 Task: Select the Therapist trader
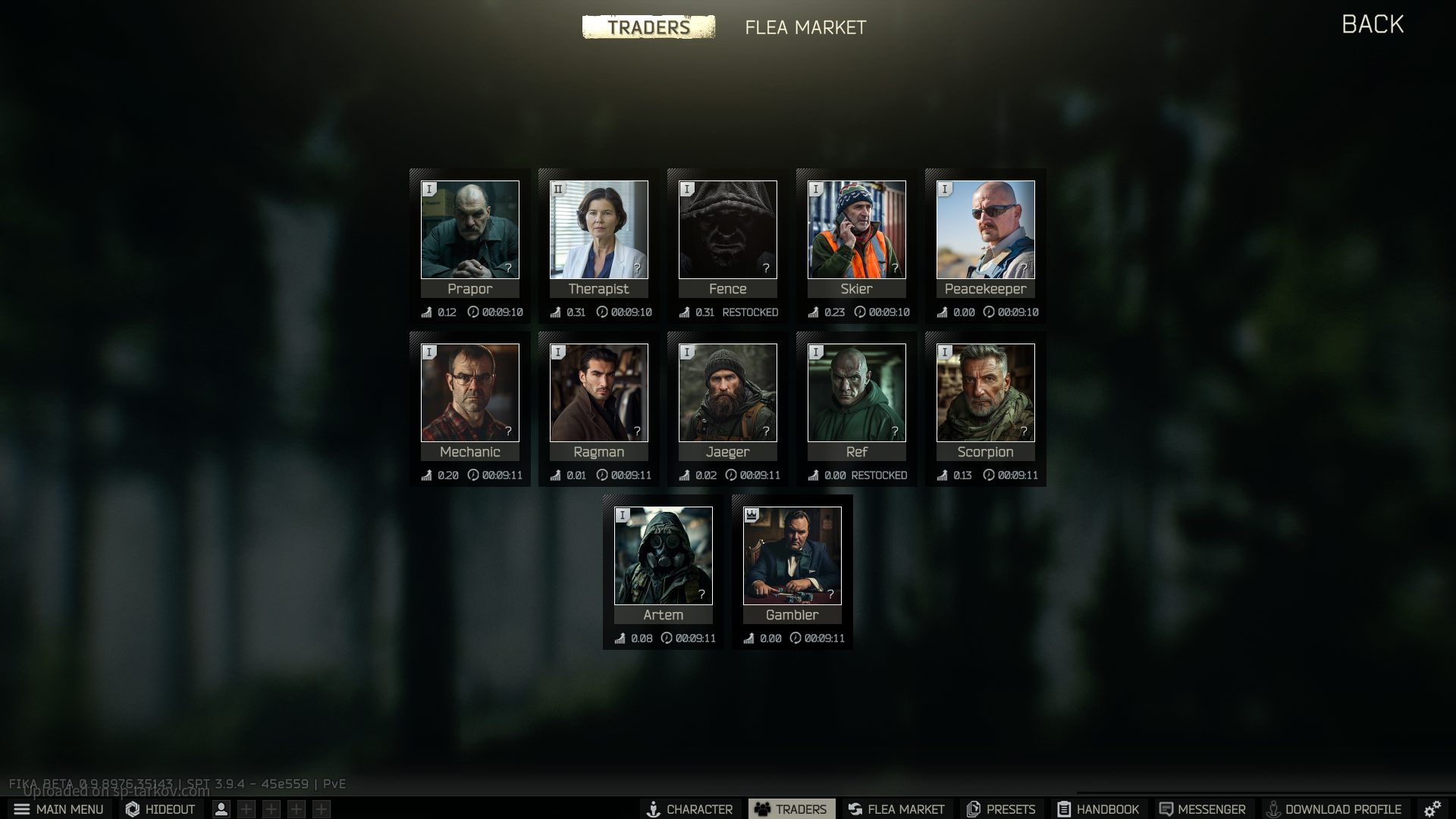[x=599, y=230]
